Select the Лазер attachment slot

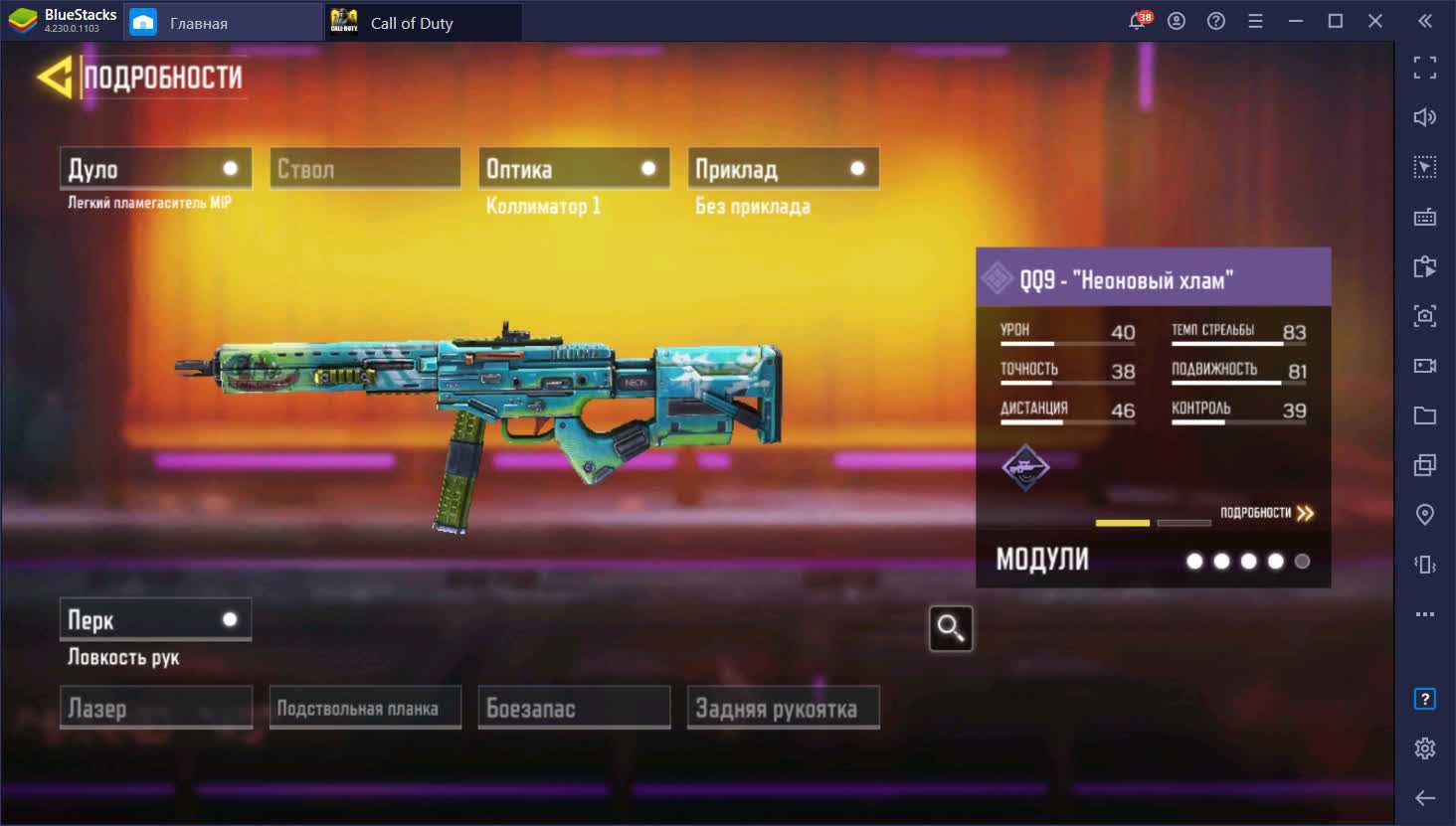pyautogui.click(x=155, y=708)
